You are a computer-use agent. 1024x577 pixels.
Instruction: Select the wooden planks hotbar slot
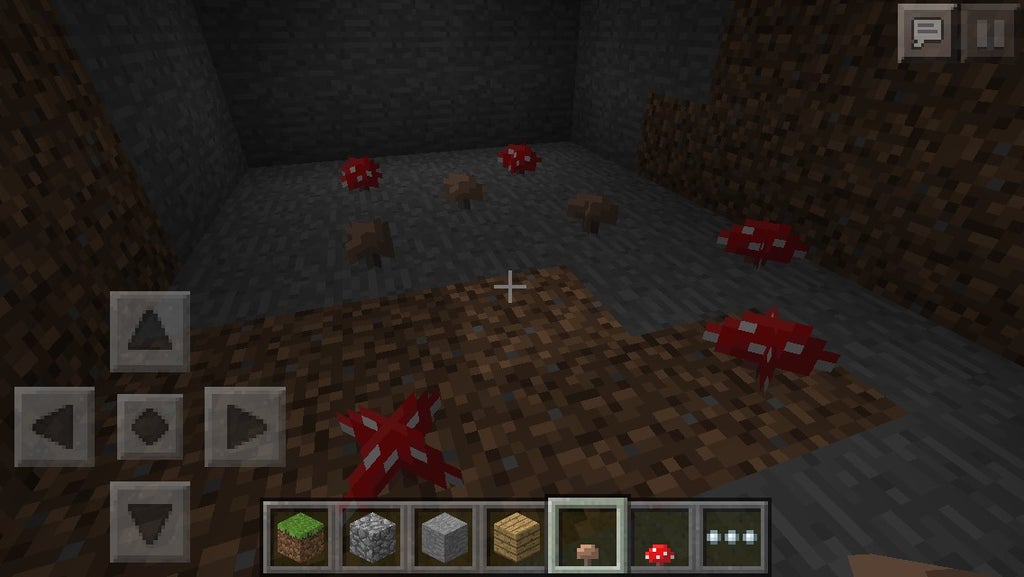[516, 537]
